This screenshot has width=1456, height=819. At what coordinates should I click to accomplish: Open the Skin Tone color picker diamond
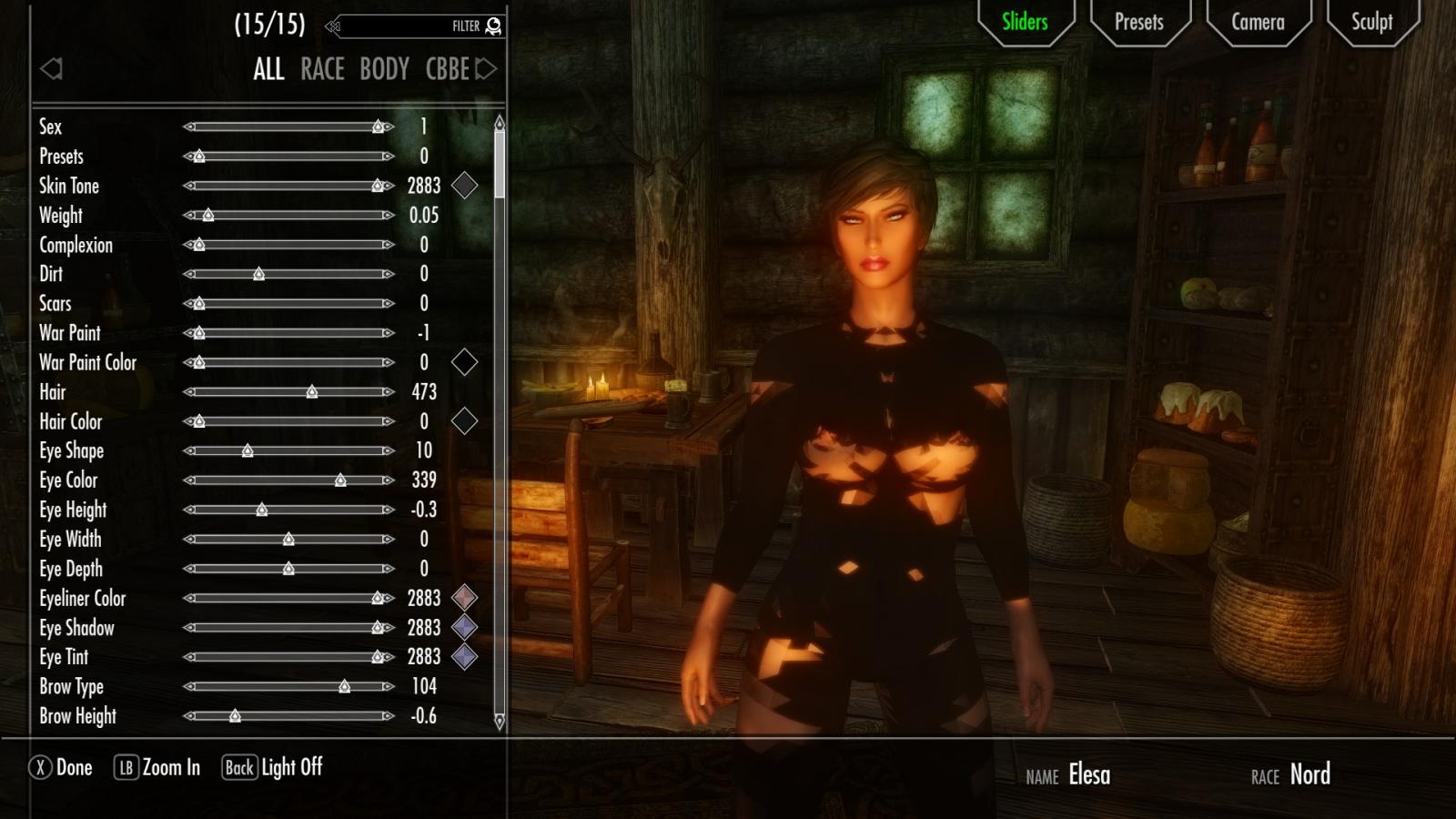[464, 186]
